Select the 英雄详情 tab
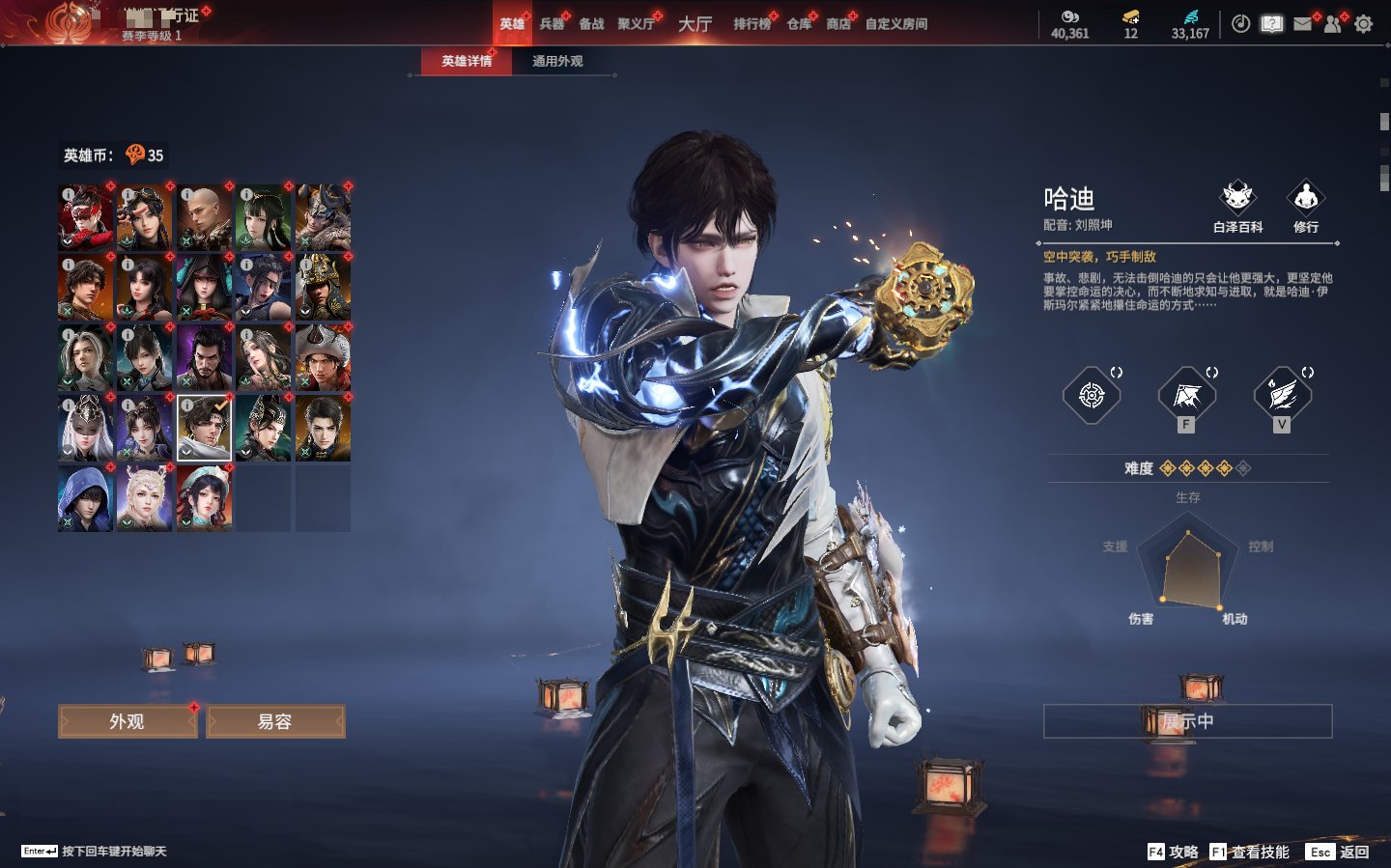1391x868 pixels. [x=467, y=61]
